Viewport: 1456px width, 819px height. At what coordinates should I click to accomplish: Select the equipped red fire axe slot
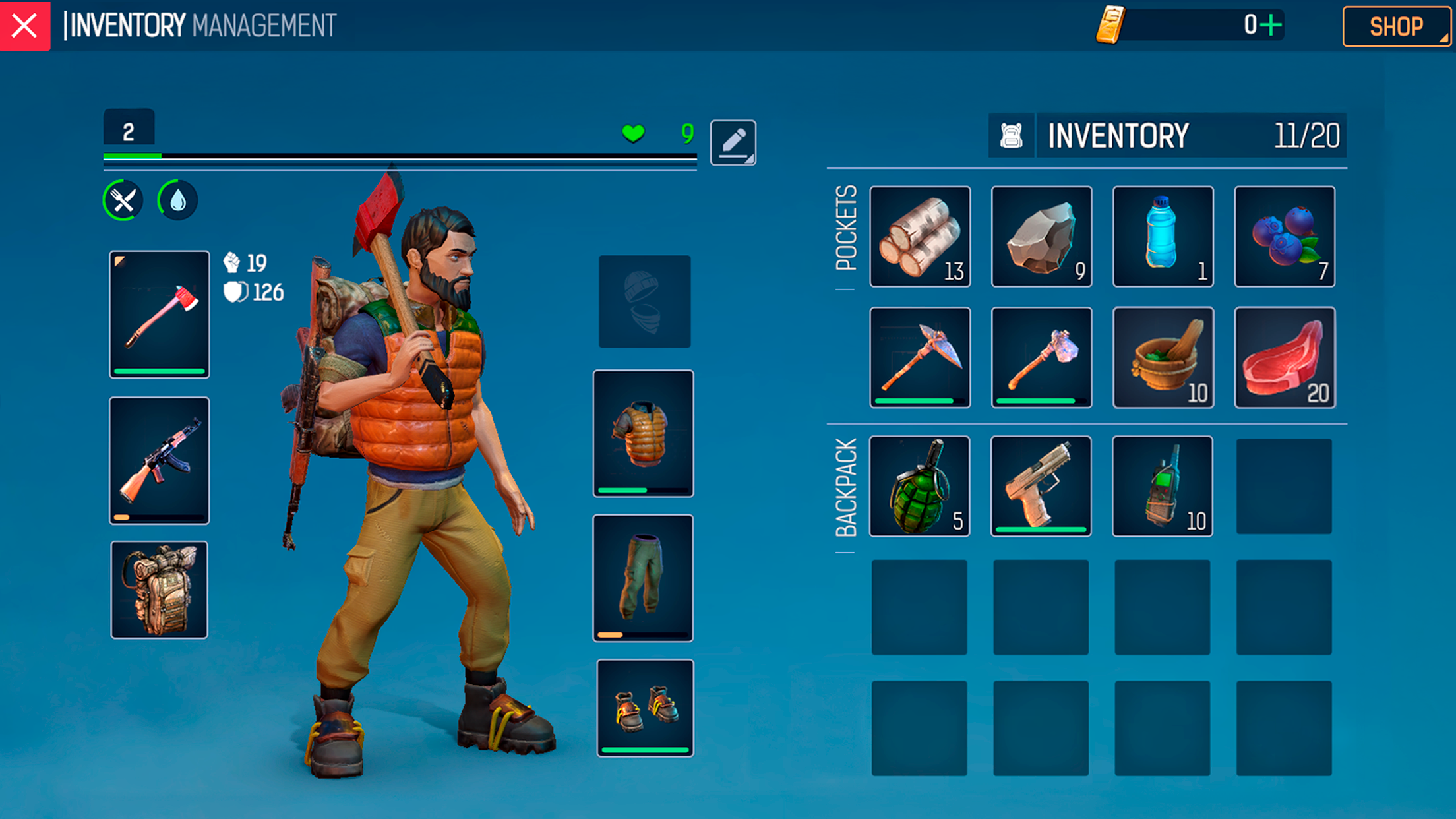click(160, 314)
